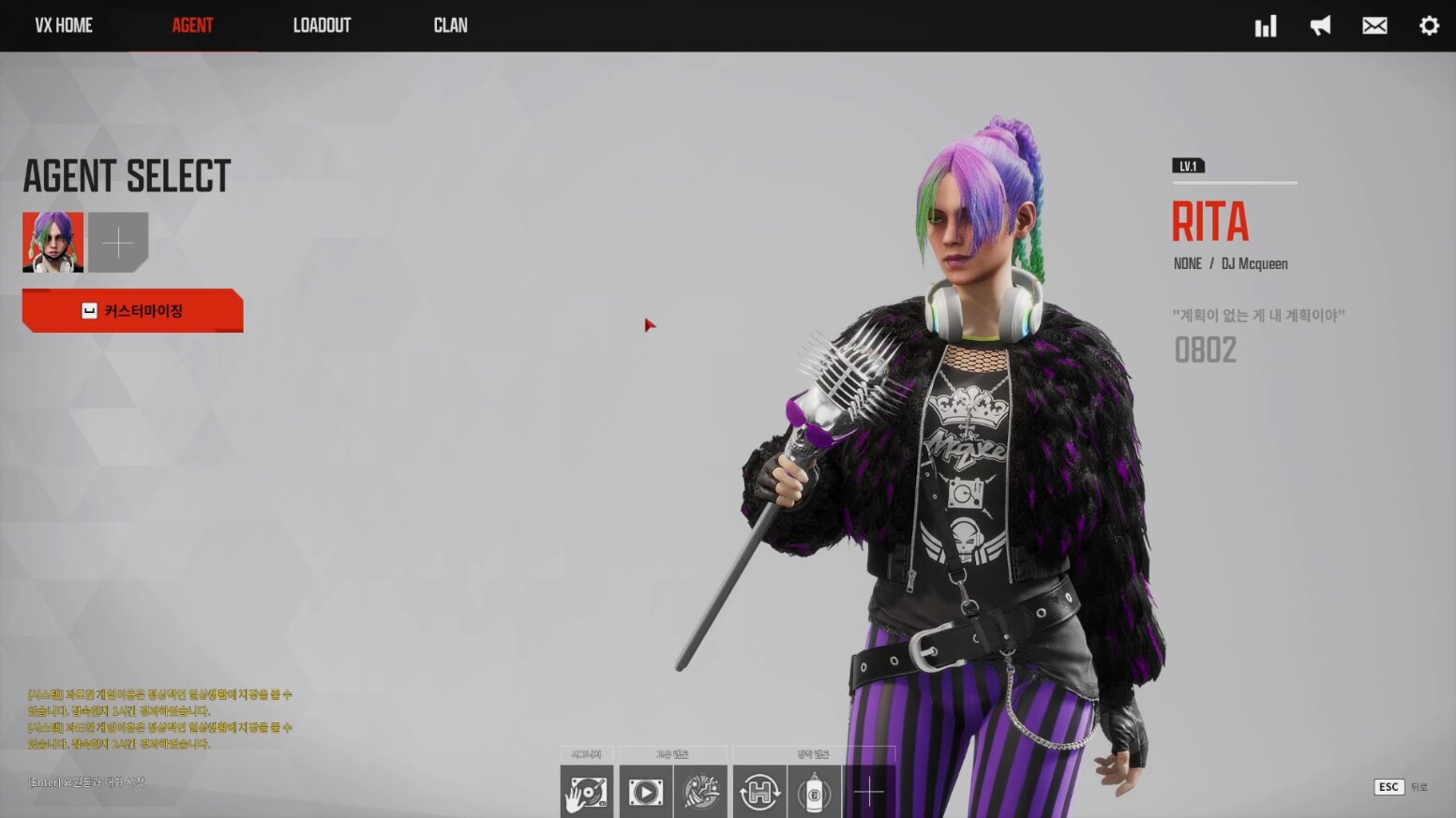This screenshot has height=818, width=1456.
Task: Select the DJ turntable signature skill icon
Action: [587, 792]
